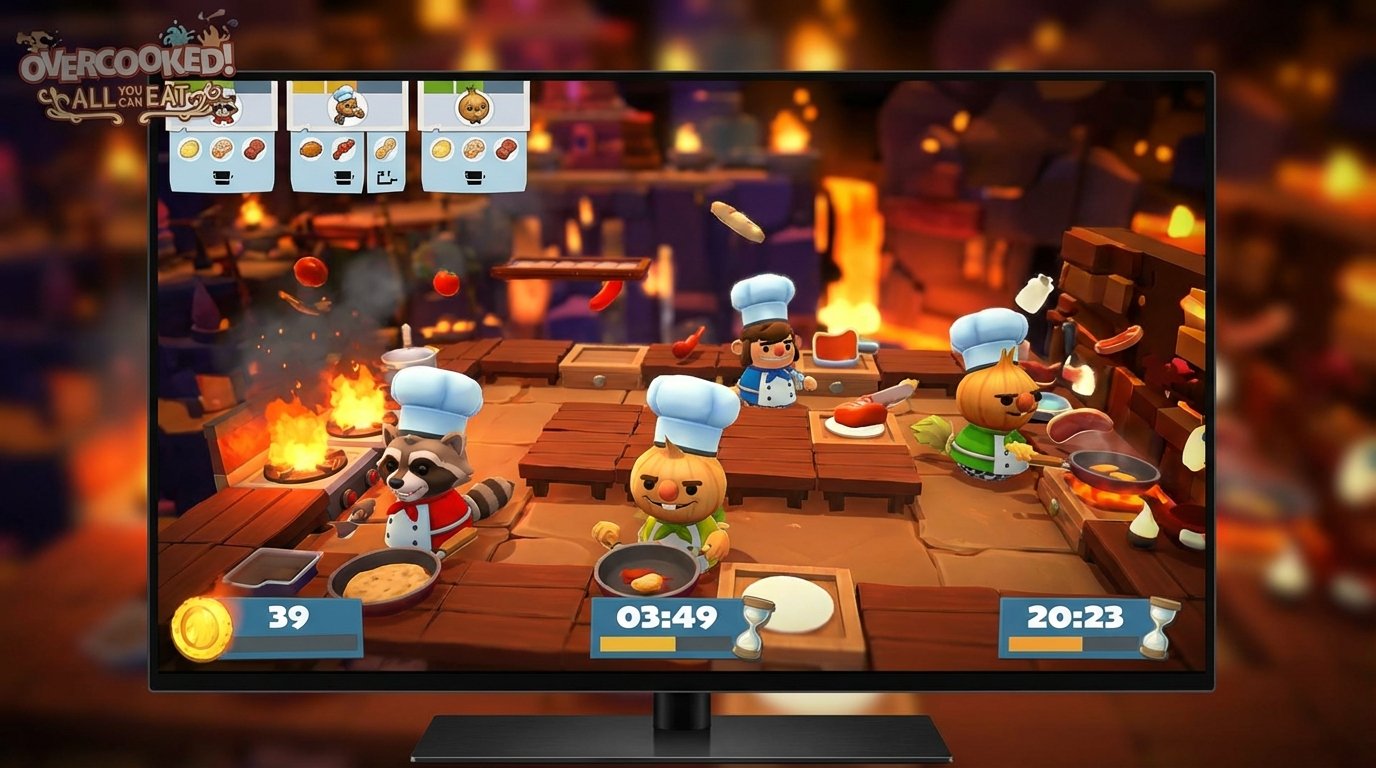This screenshot has width=1376, height=768.
Task: Click the frying pan icon under the second order
Action: (343, 176)
